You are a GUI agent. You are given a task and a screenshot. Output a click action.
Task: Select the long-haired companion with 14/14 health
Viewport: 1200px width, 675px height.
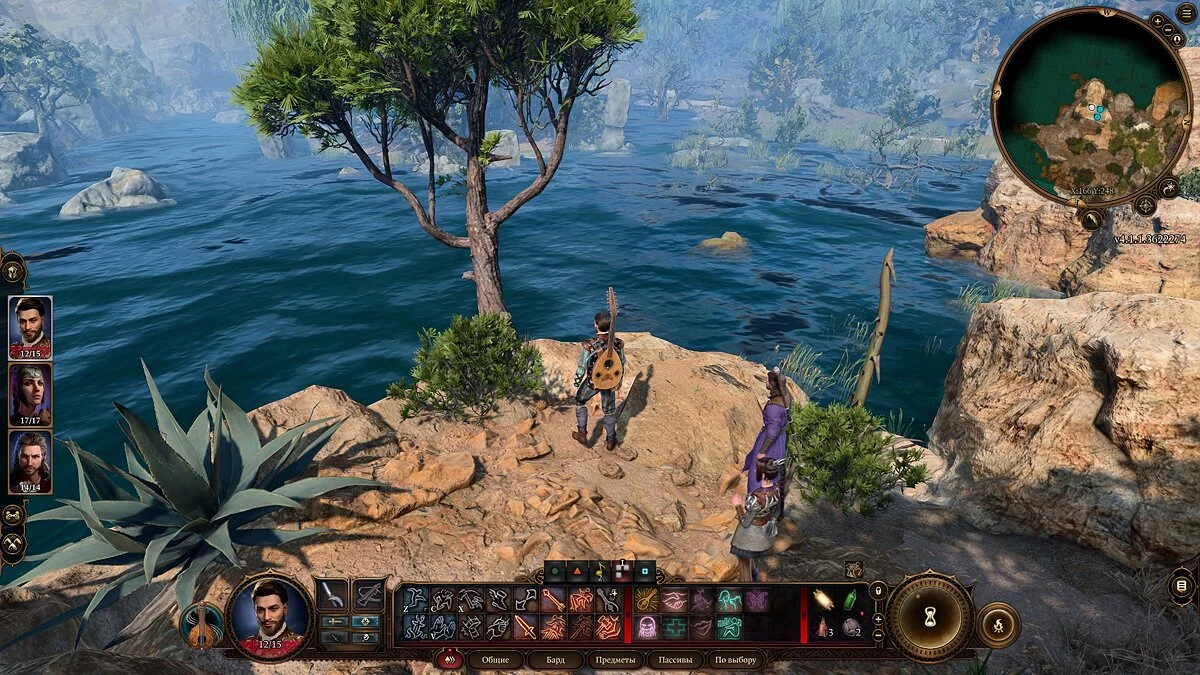pyautogui.click(x=30, y=461)
